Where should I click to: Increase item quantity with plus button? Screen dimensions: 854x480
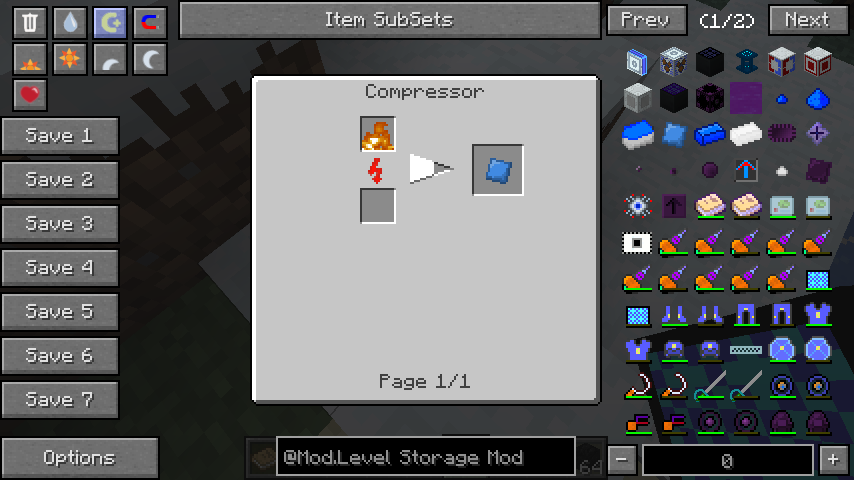pyautogui.click(x=833, y=459)
